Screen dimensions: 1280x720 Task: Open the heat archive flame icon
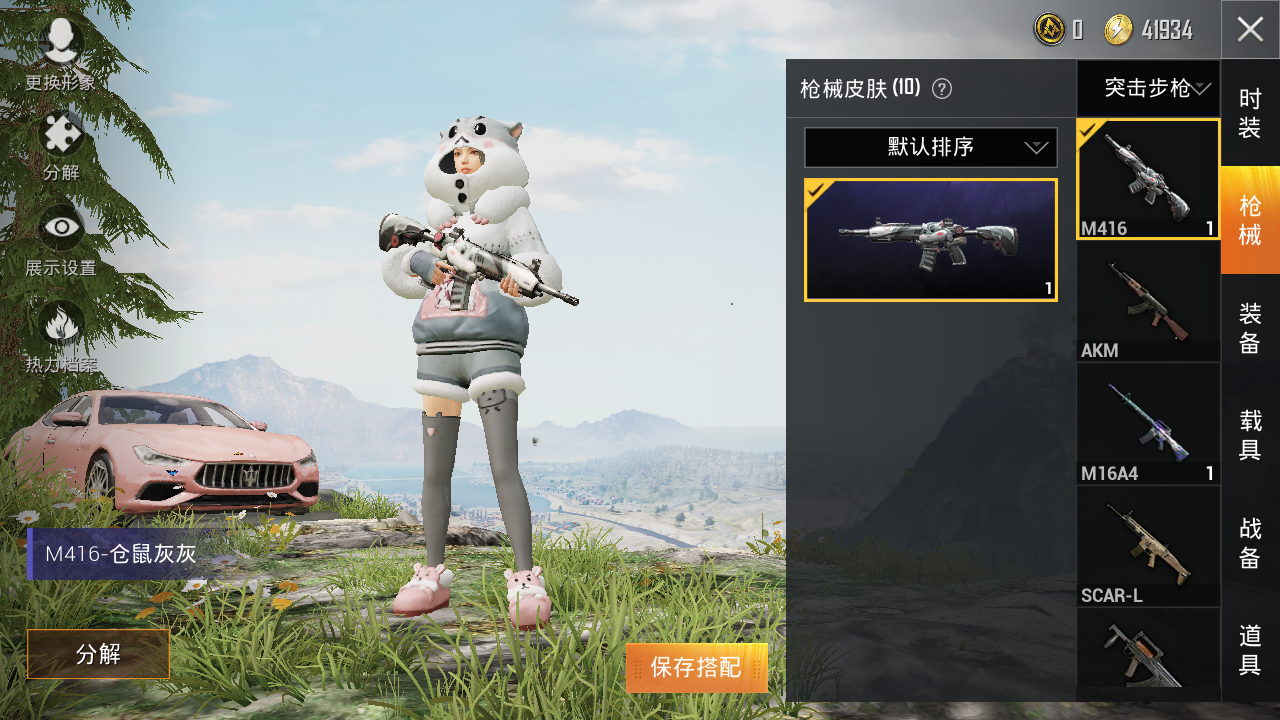(60, 323)
